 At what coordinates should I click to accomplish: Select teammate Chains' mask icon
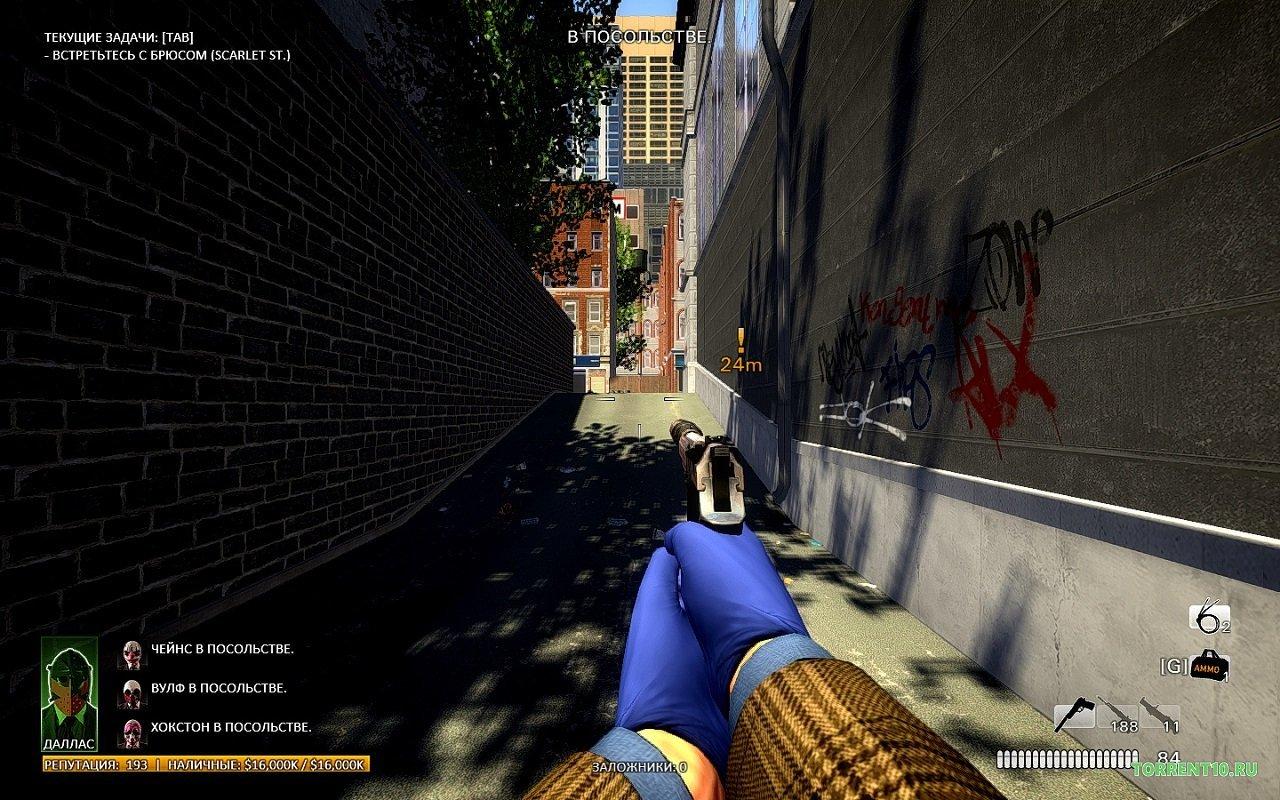click(130, 654)
